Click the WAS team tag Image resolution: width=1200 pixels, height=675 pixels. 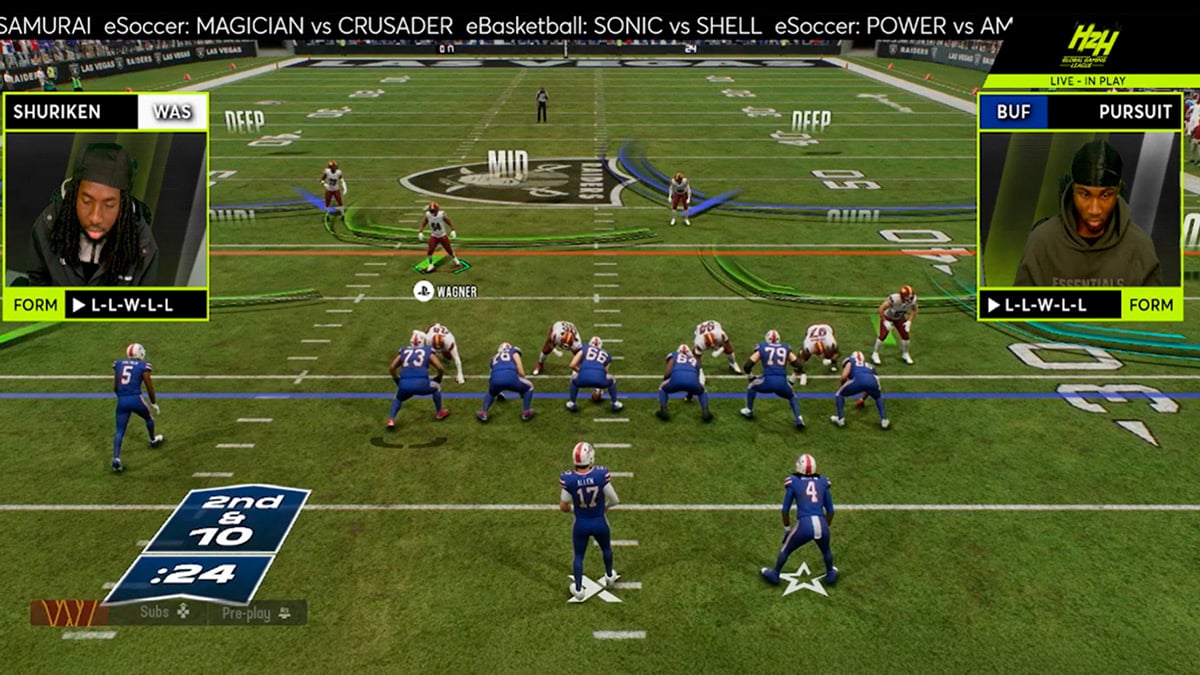[172, 112]
